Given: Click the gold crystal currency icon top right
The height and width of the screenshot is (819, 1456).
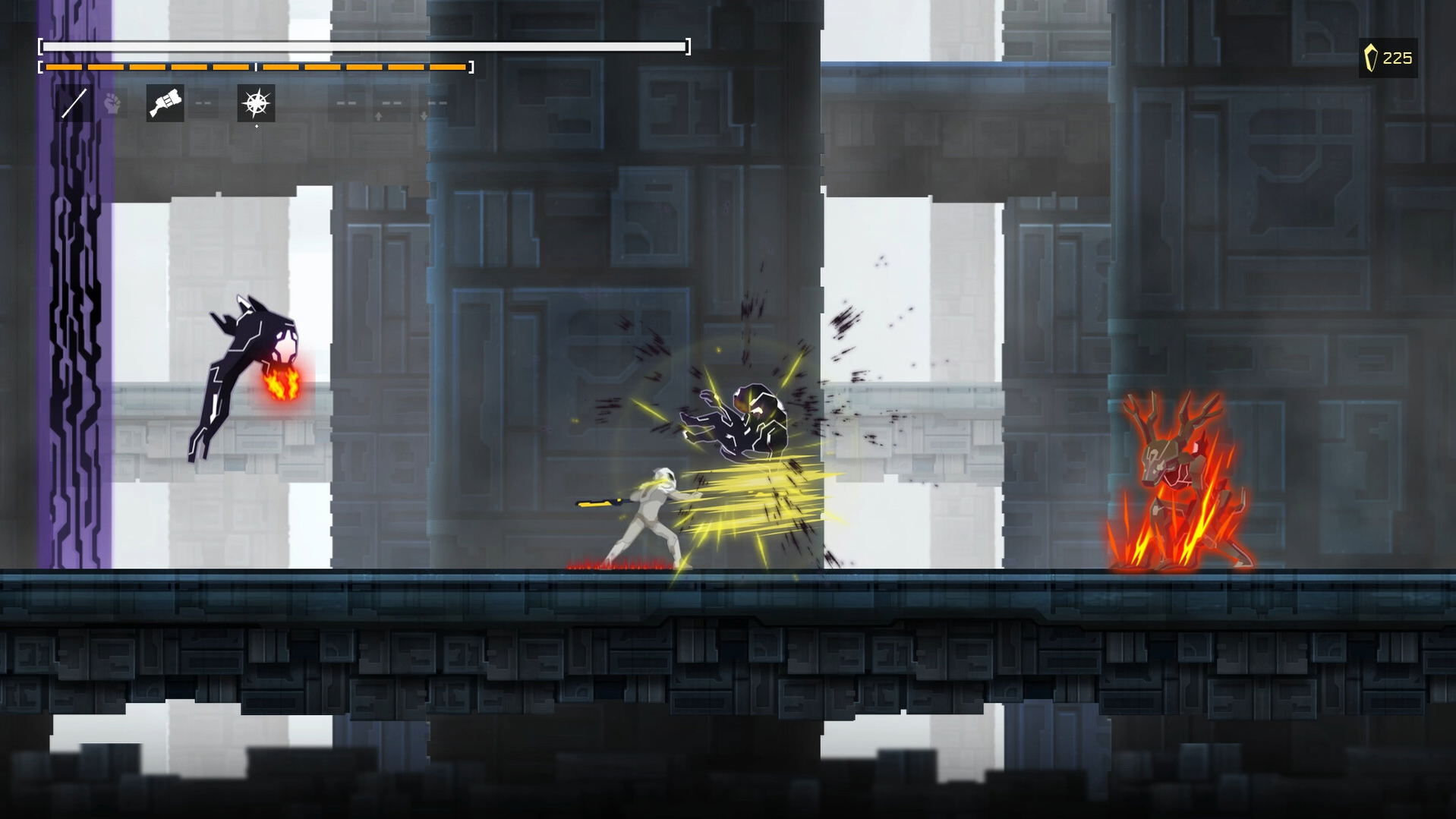Looking at the screenshot, I should [1371, 57].
